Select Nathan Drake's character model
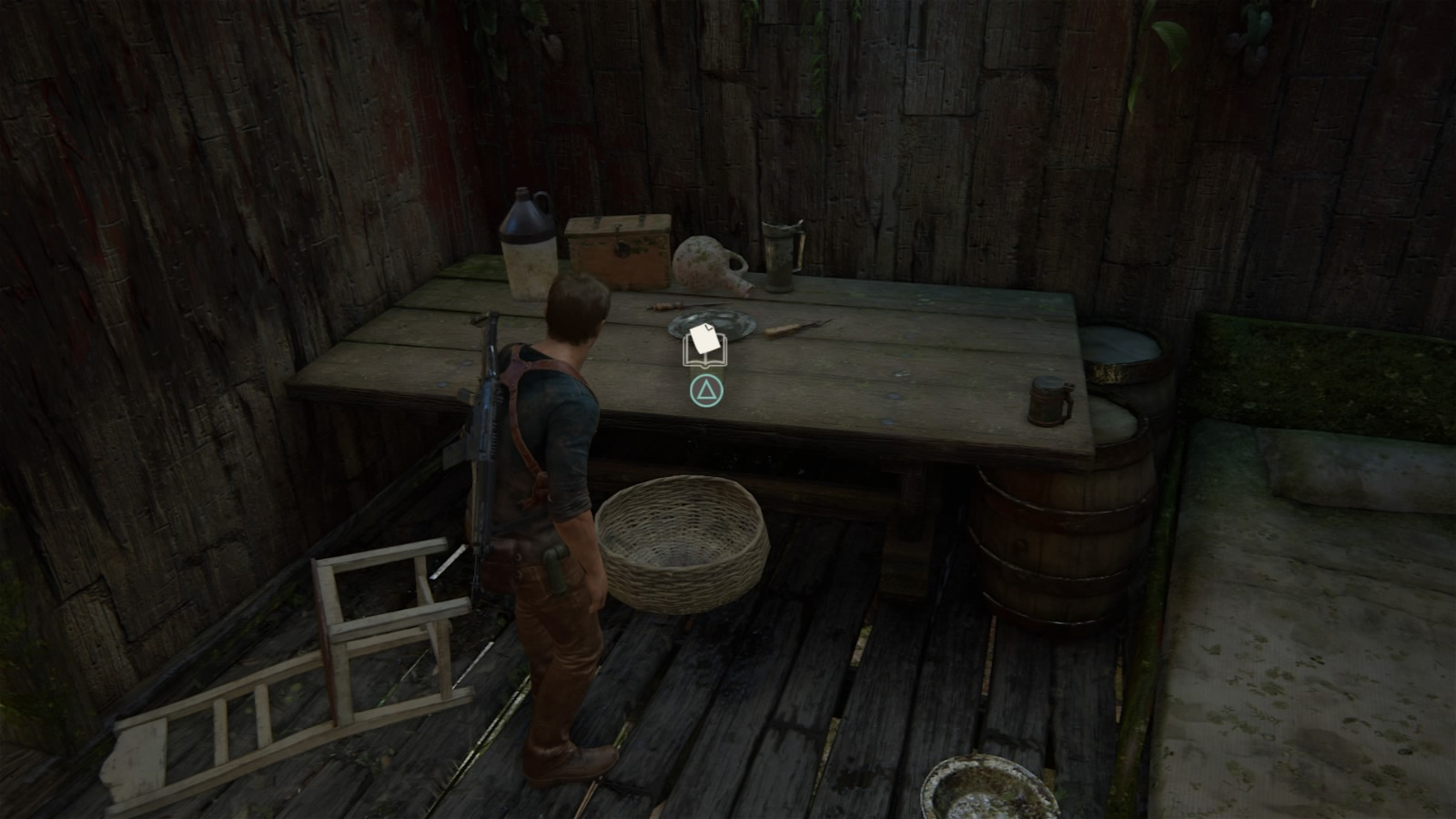1456x819 pixels. (555, 510)
